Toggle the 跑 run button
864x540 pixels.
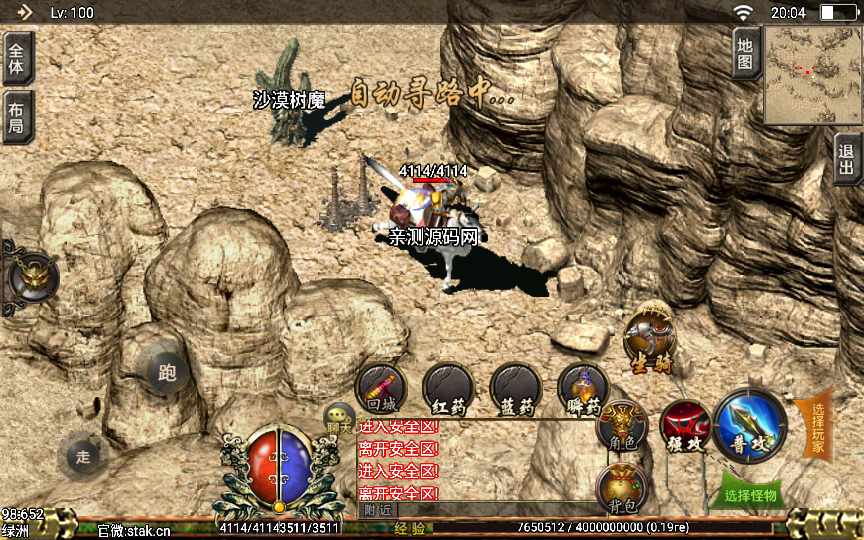[165, 373]
